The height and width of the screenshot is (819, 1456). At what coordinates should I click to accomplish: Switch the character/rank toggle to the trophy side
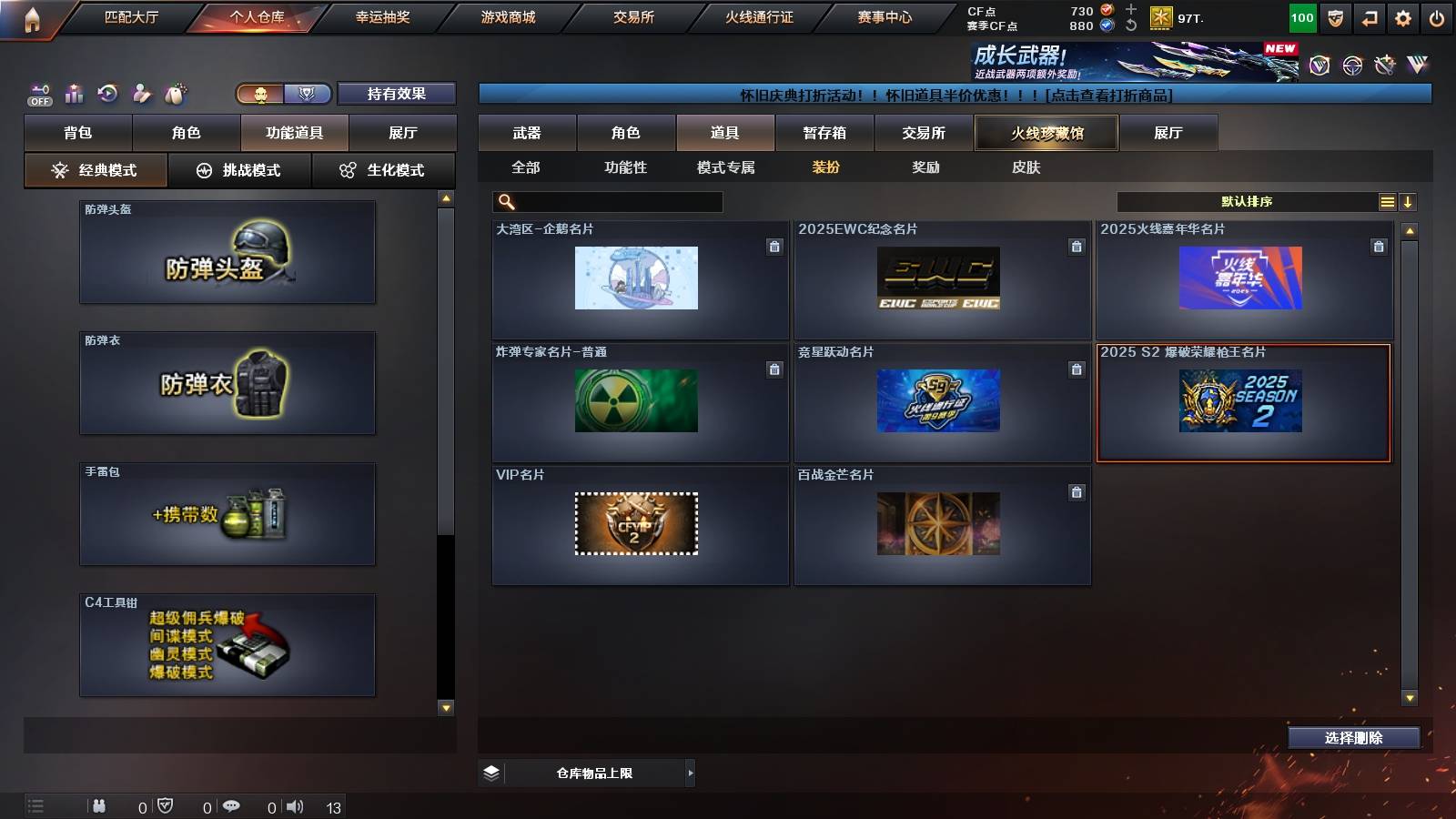tap(308, 93)
